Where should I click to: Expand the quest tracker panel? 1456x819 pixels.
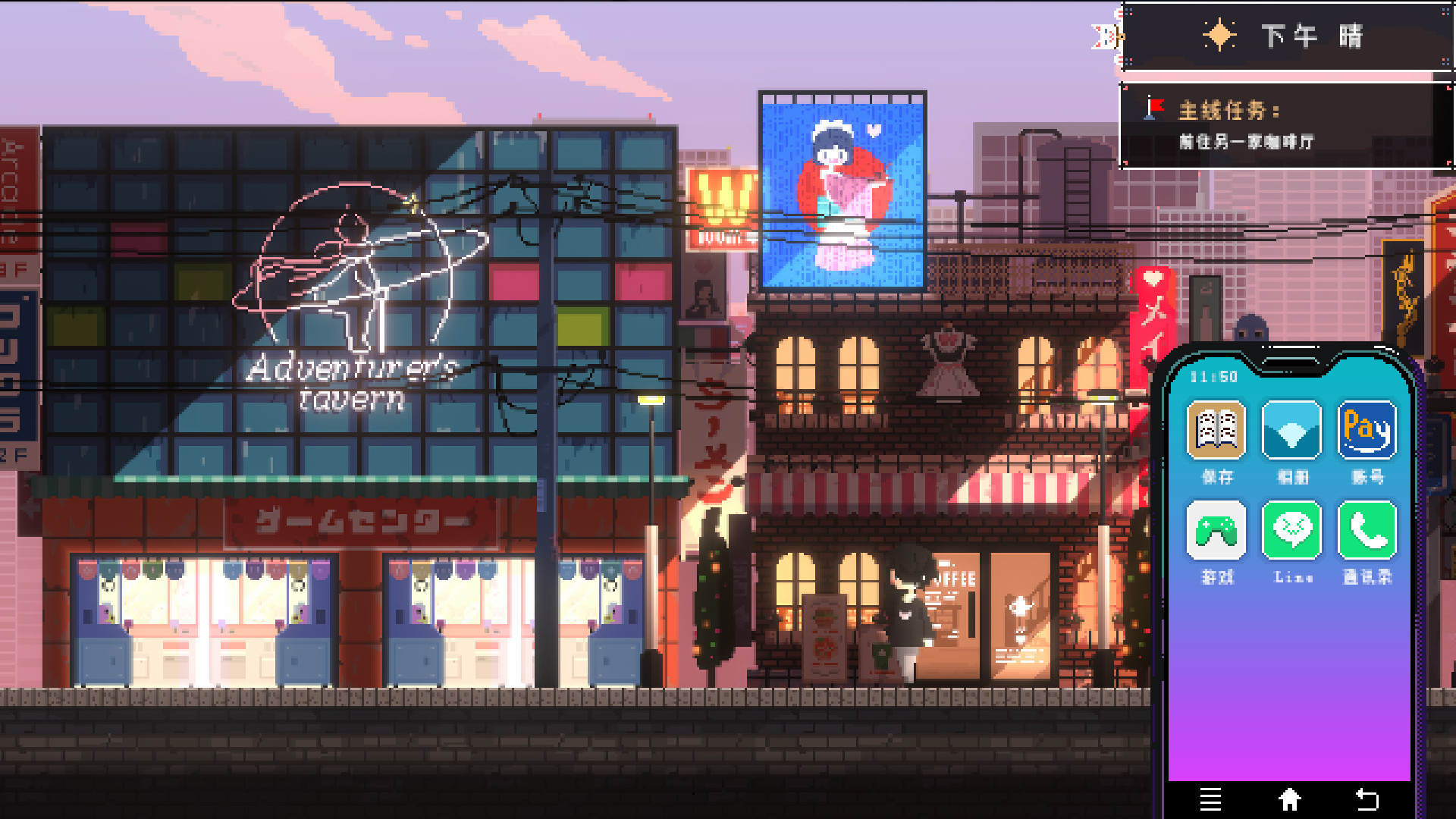click(1282, 125)
